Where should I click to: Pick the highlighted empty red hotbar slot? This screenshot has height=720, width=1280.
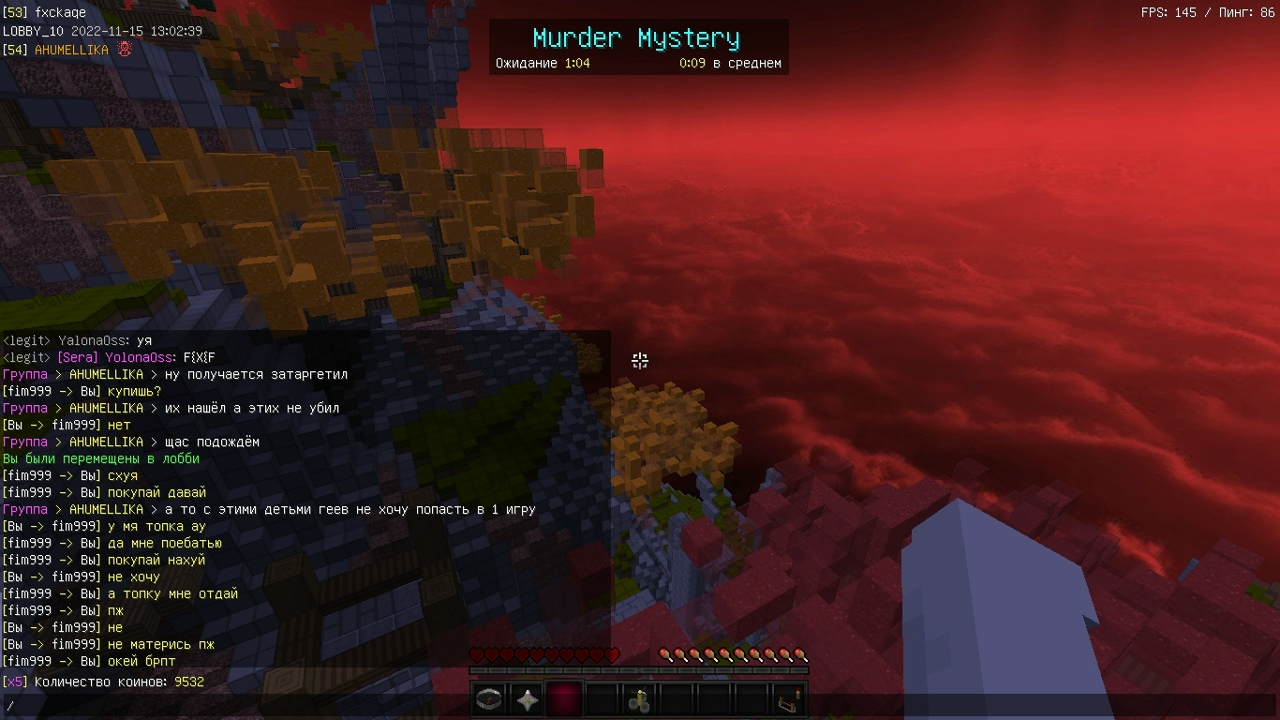point(565,700)
